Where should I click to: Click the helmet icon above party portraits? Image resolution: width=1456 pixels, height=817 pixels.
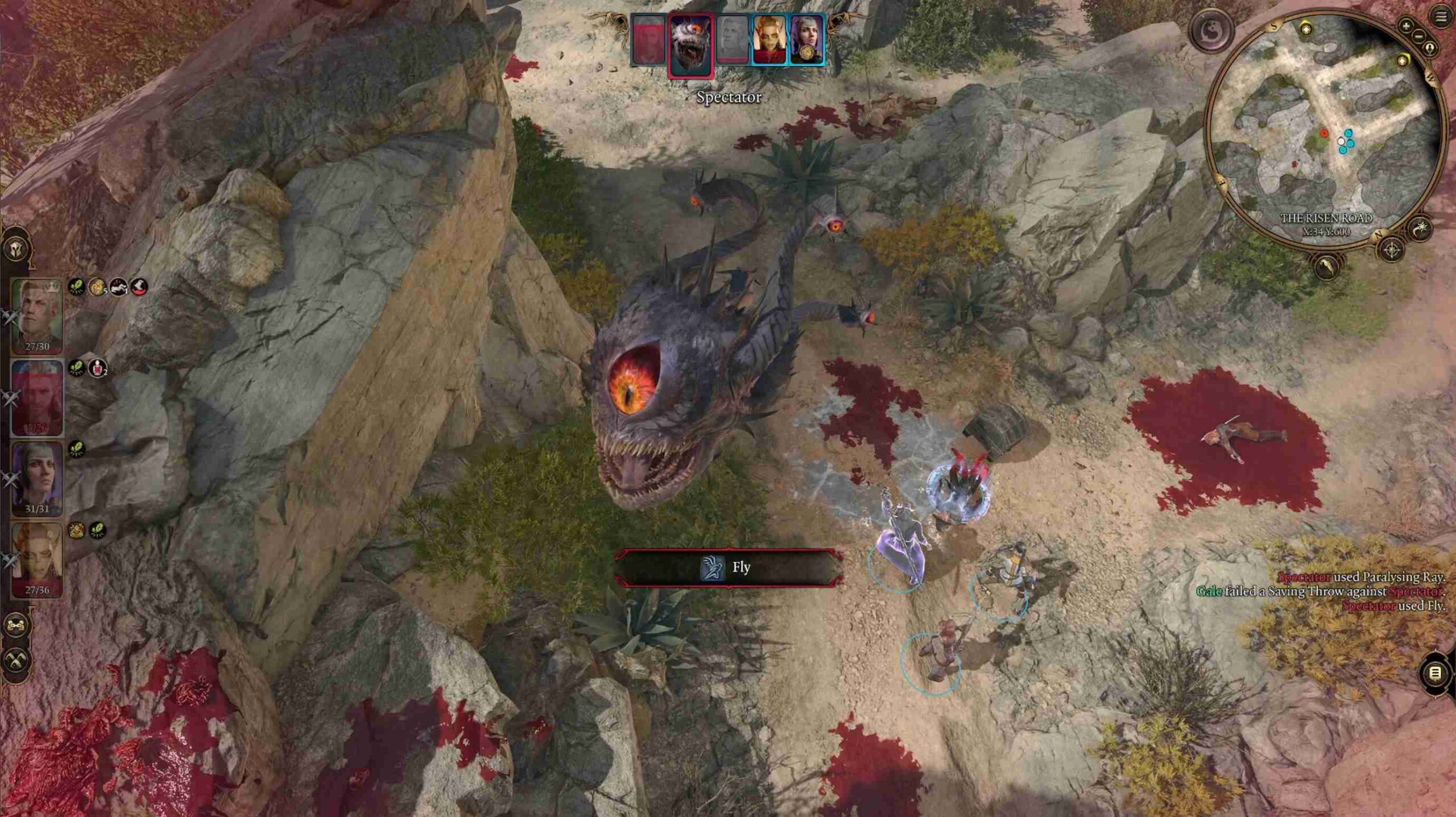(x=16, y=248)
